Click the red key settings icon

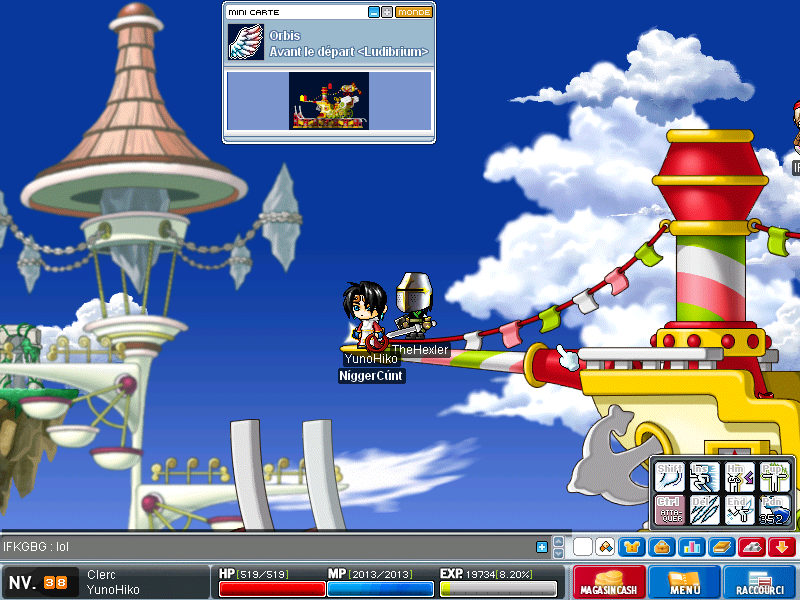752,547
